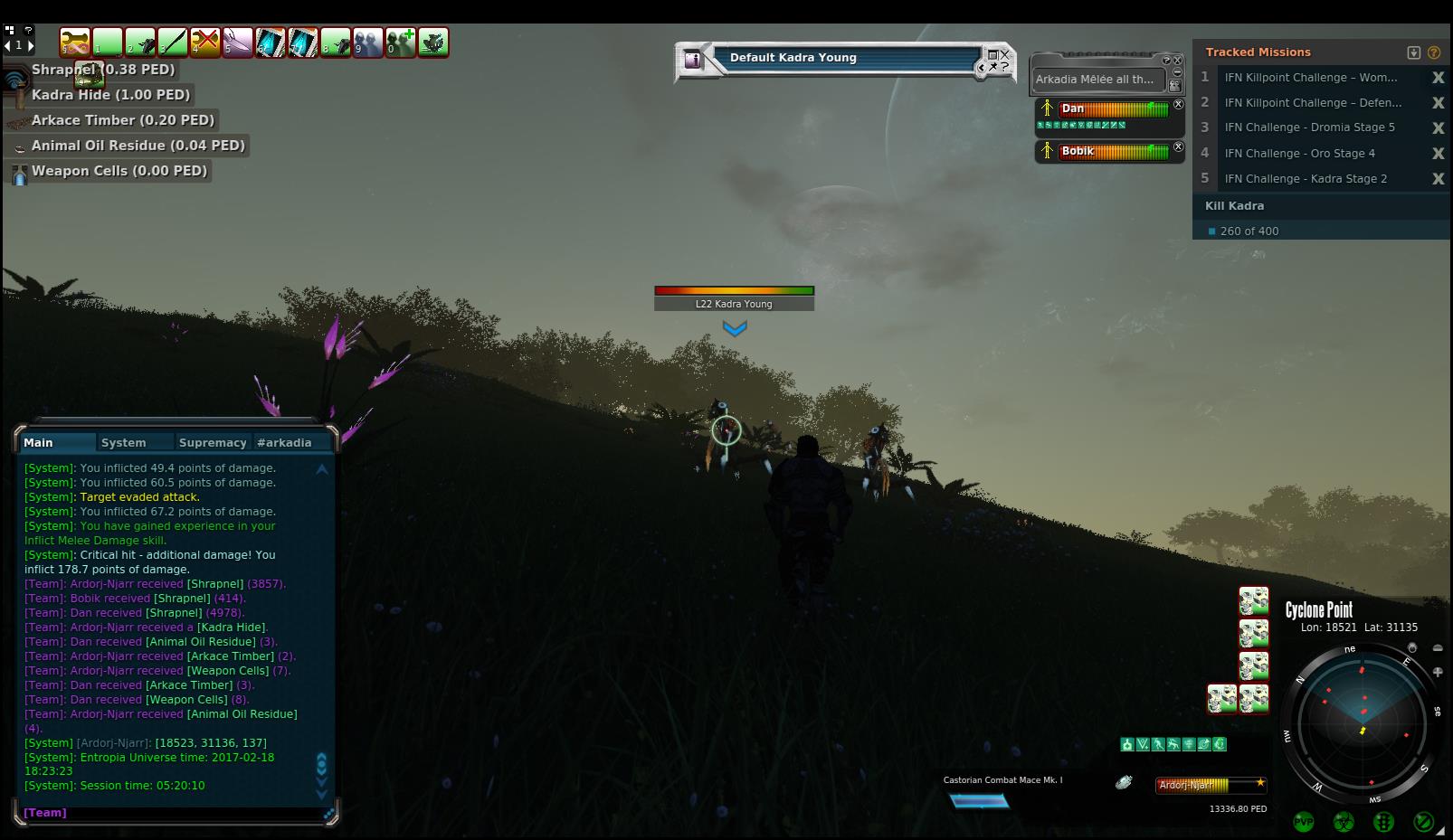1453x840 pixels.
Task: Use the crossed-out wrench action in slot 4
Action: (x=205, y=42)
